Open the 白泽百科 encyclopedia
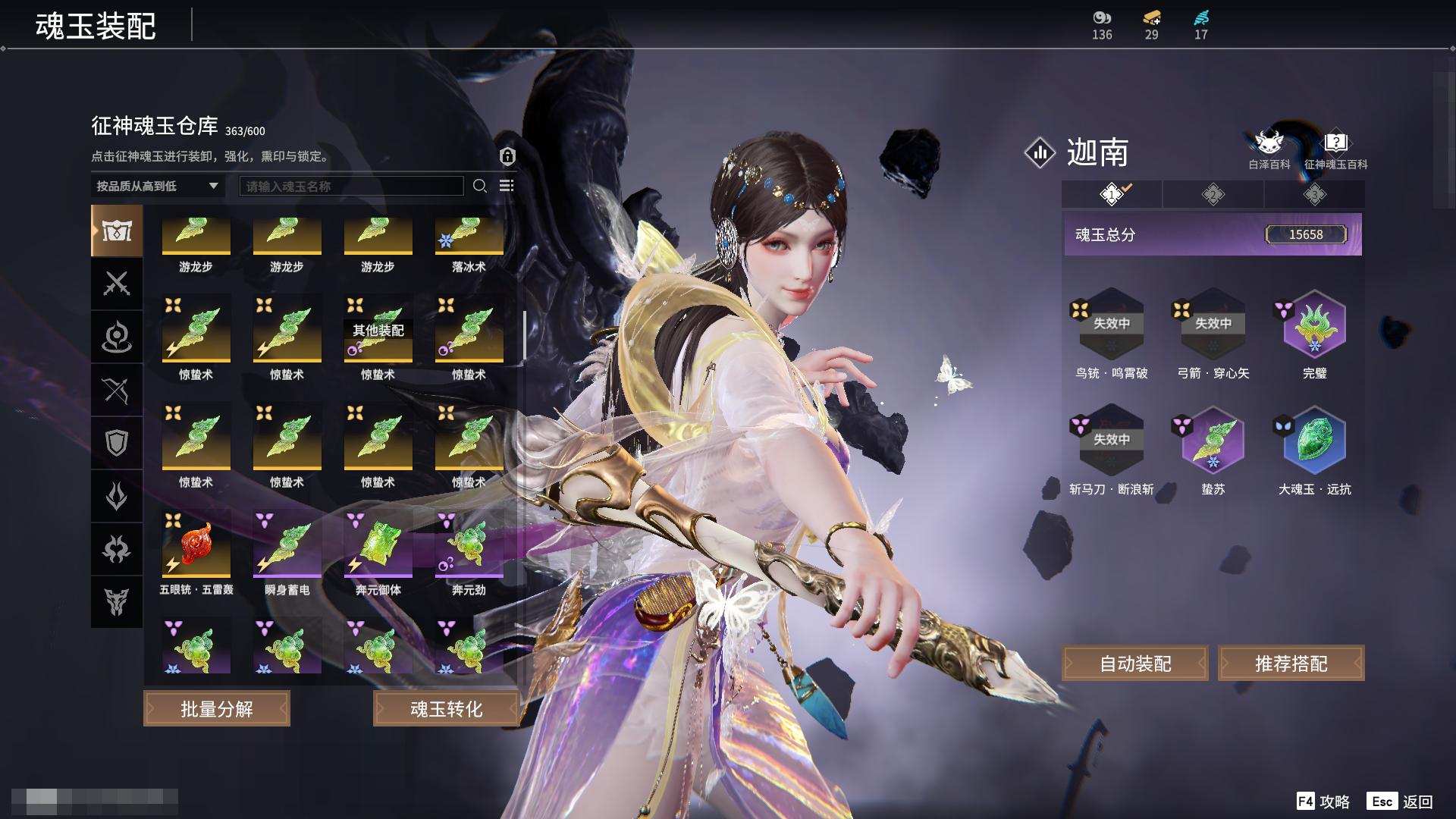The height and width of the screenshot is (819, 1456). [x=1269, y=149]
